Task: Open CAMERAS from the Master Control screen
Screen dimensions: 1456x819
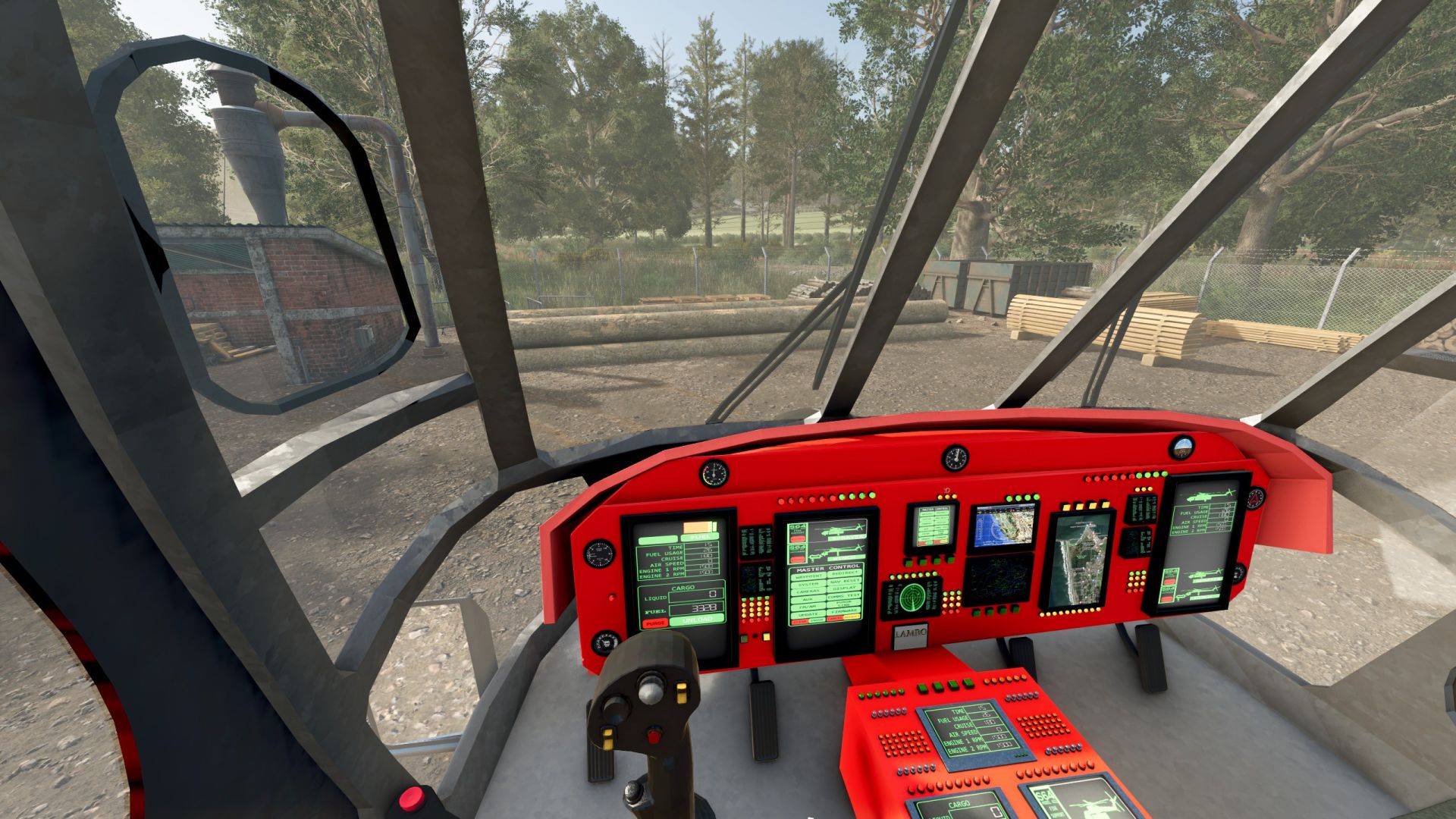Action: pos(808,590)
